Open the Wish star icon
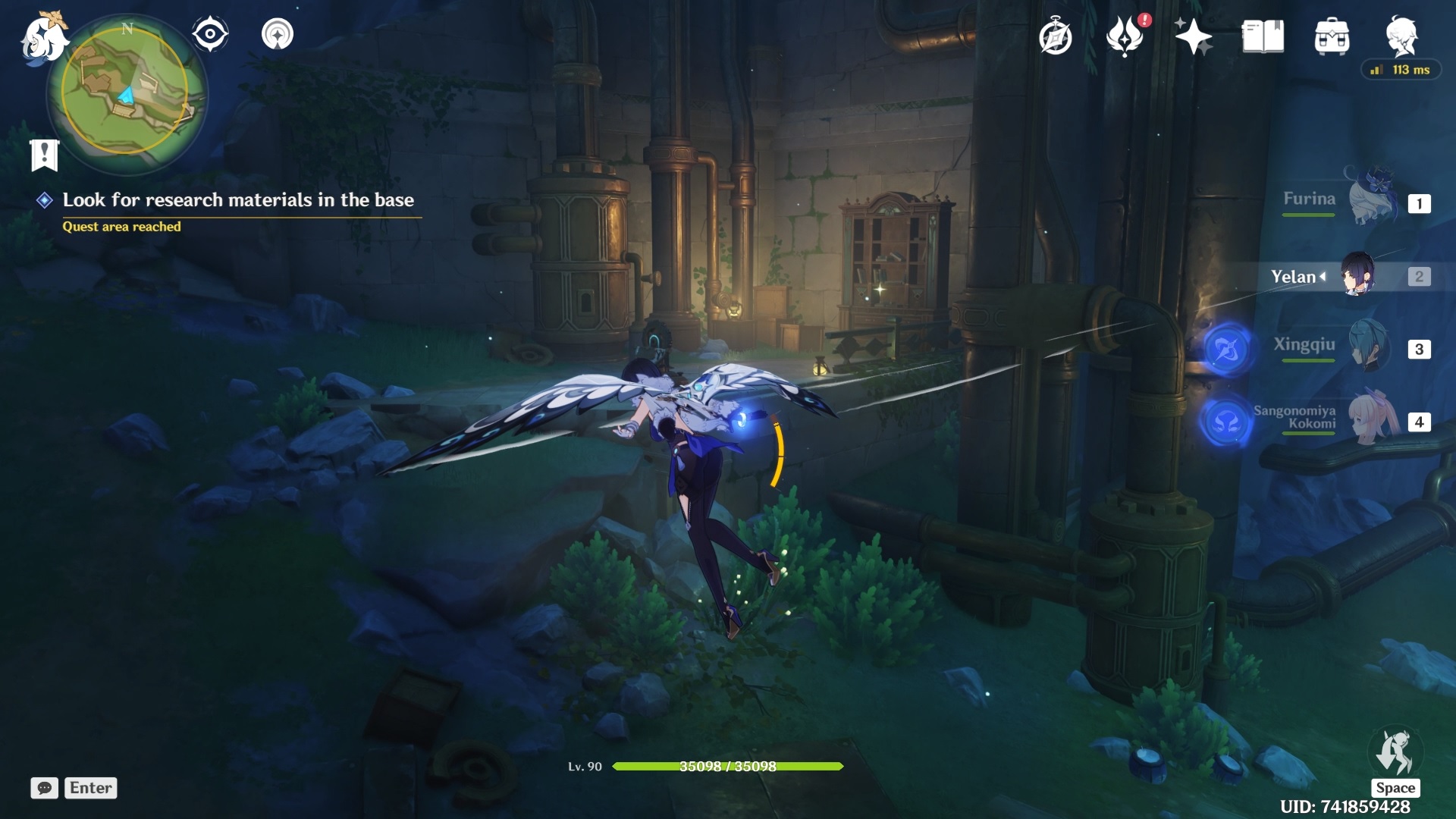Image resolution: width=1456 pixels, height=819 pixels. point(1193,36)
